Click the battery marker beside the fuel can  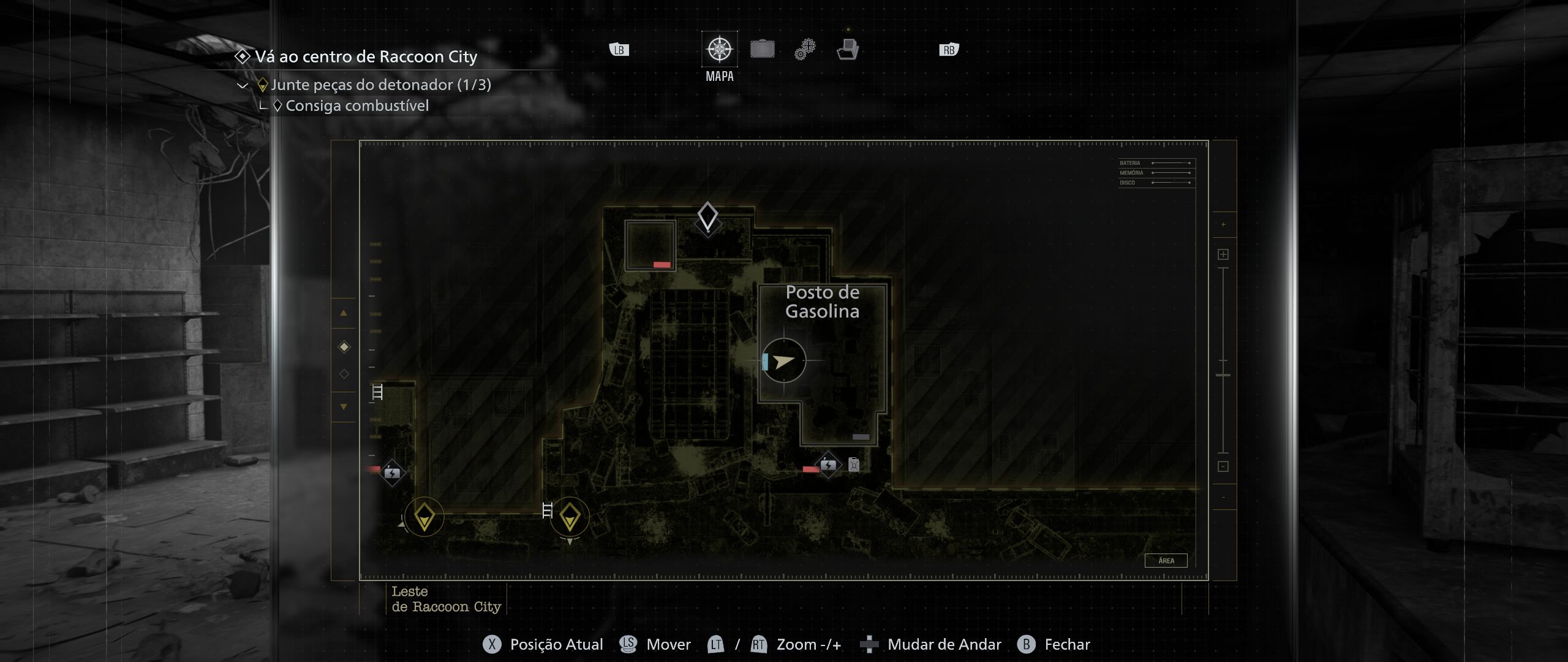[828, 465]
